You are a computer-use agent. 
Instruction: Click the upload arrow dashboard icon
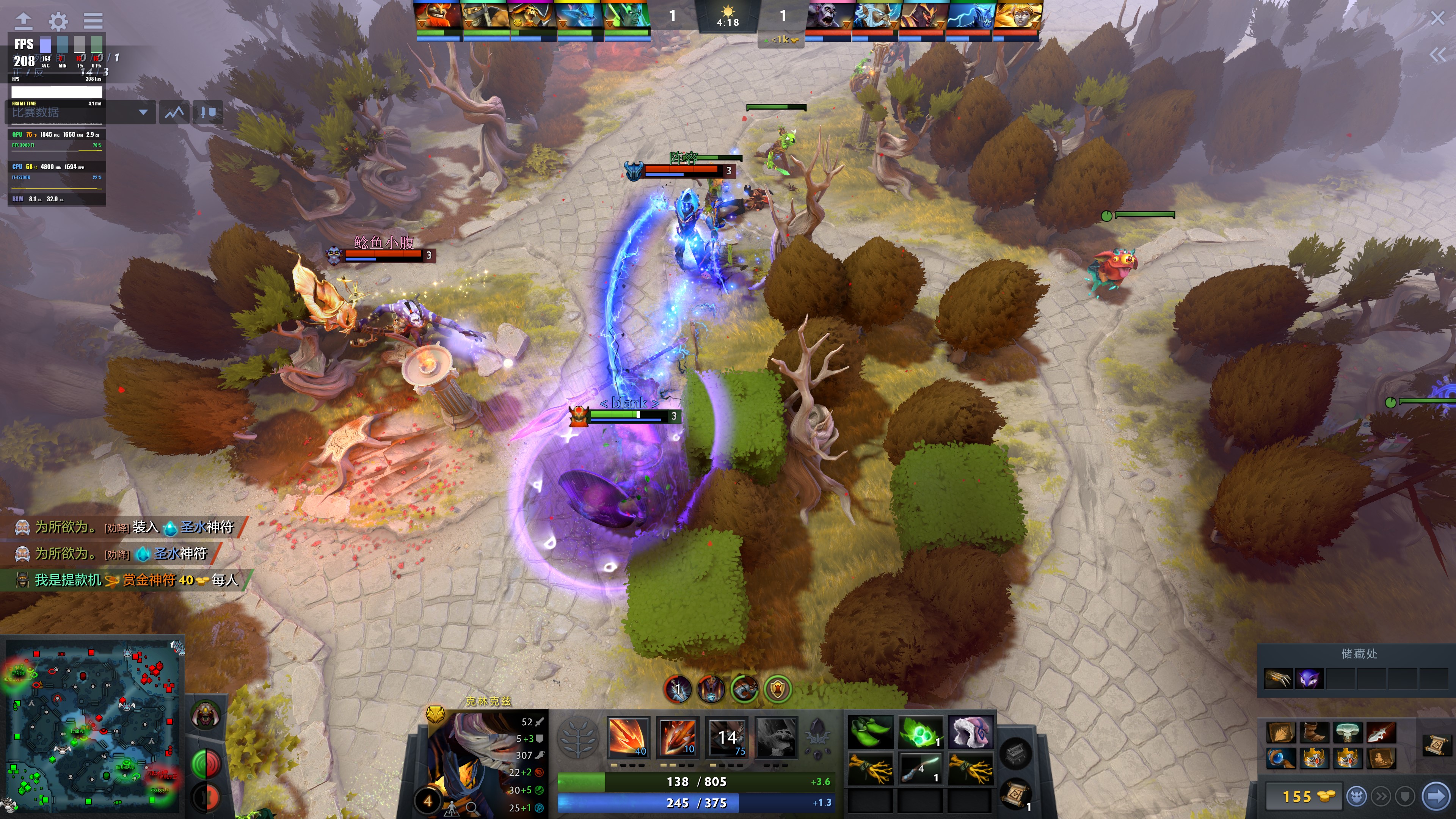tap(23, 22)
